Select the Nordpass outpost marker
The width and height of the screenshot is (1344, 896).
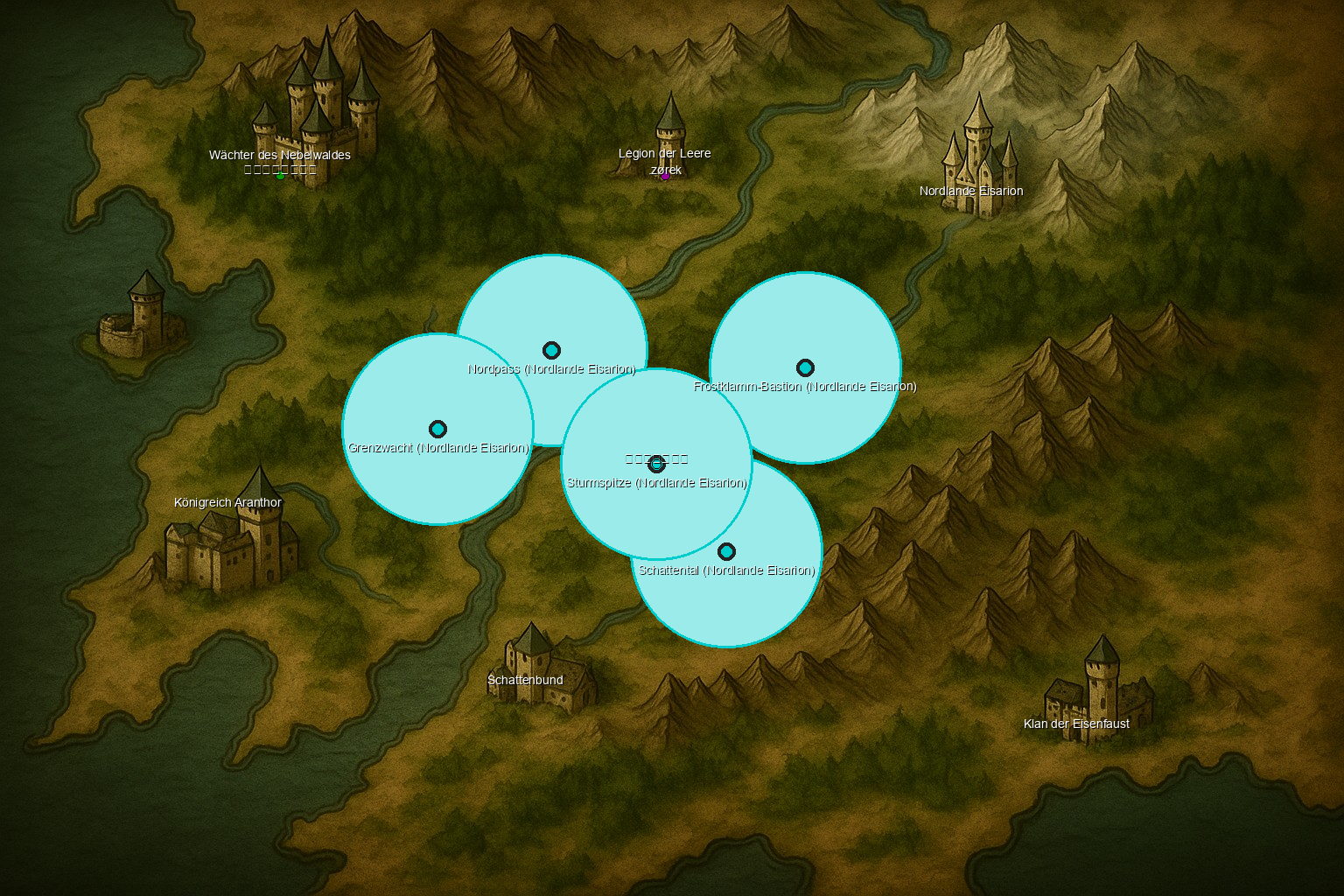click(551, 351)
